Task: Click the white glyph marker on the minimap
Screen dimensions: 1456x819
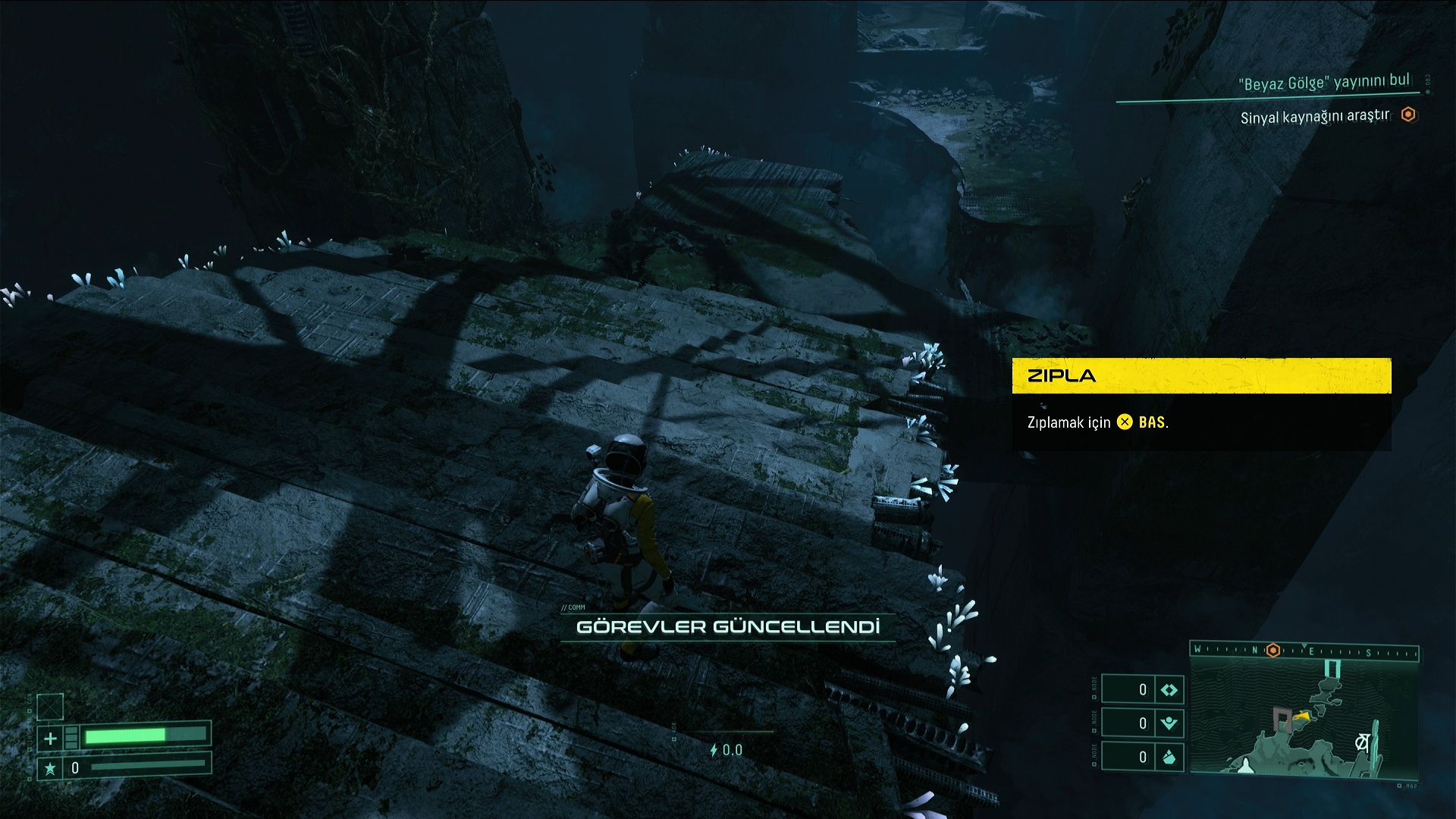Action: (1361, 743)
